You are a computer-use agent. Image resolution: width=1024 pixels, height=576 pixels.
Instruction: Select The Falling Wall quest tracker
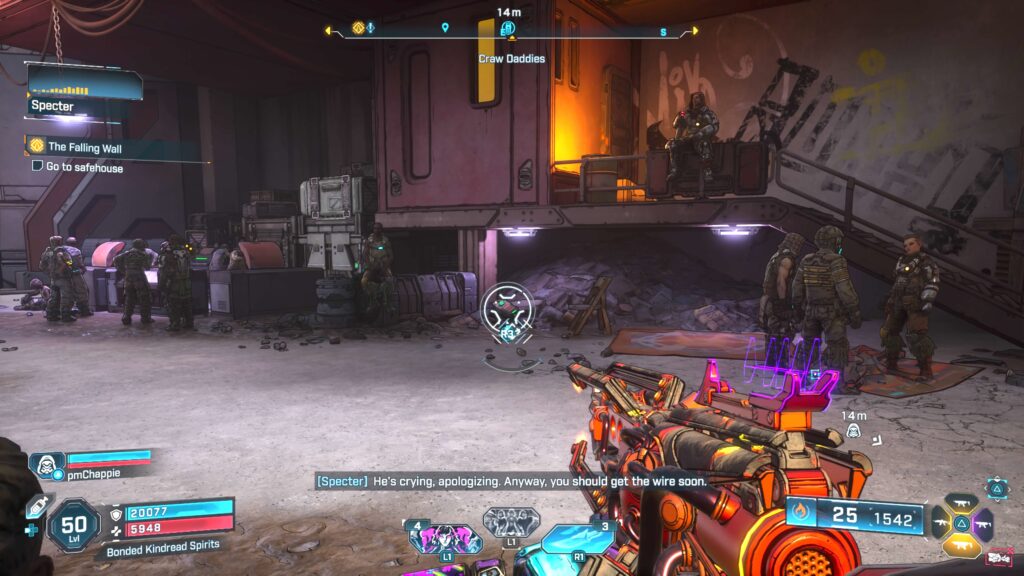94,147
